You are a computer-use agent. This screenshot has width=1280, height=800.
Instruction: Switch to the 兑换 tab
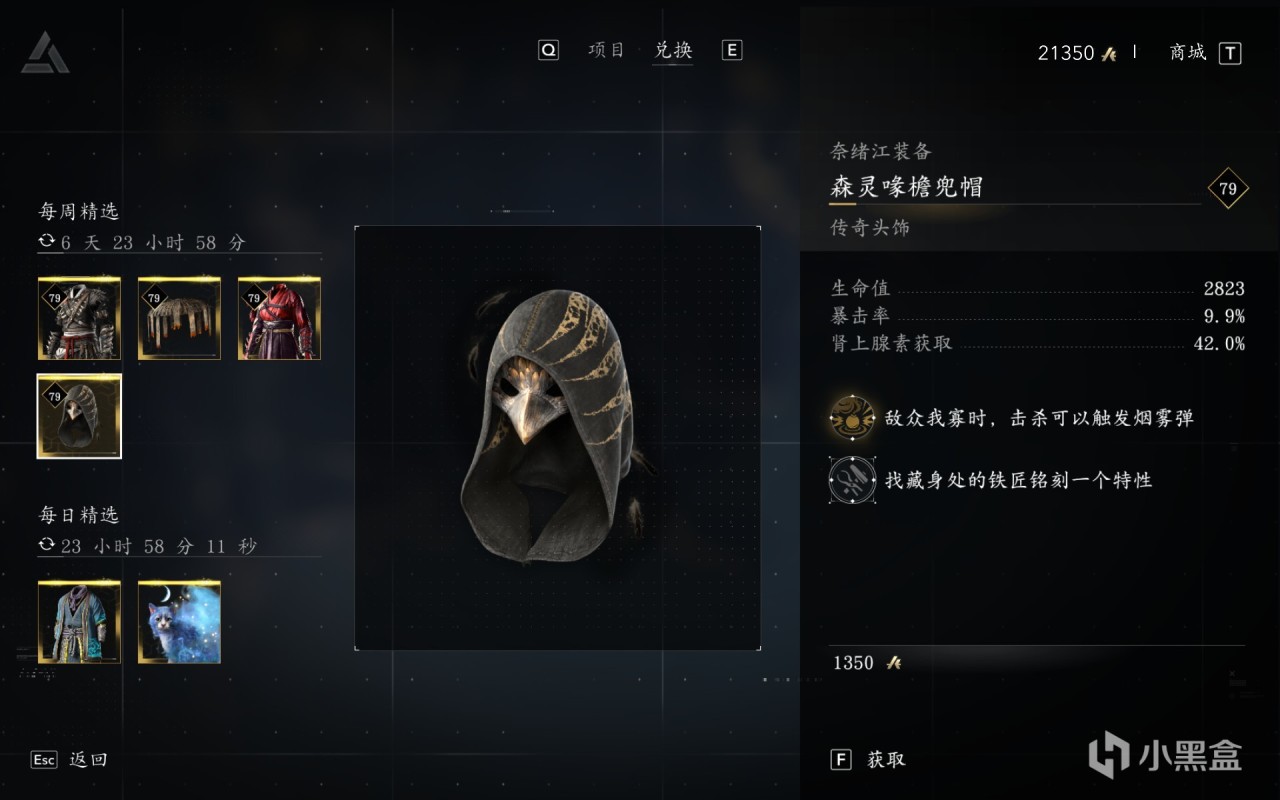pyautogui.click(x=673, y=49)
